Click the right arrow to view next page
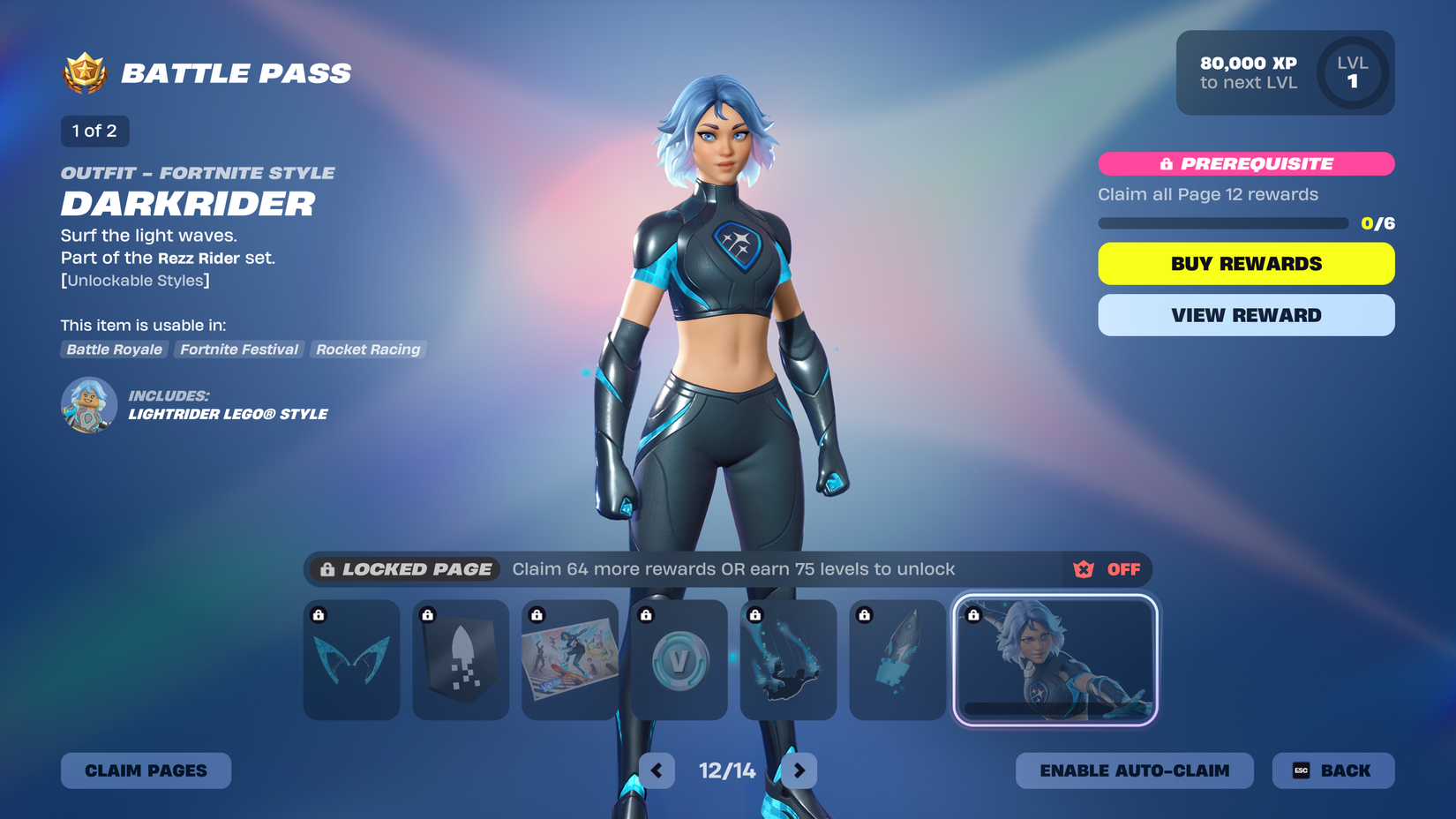Image resolution: width=1456 pixels, height=819 pixels. (x=799, y=770)
